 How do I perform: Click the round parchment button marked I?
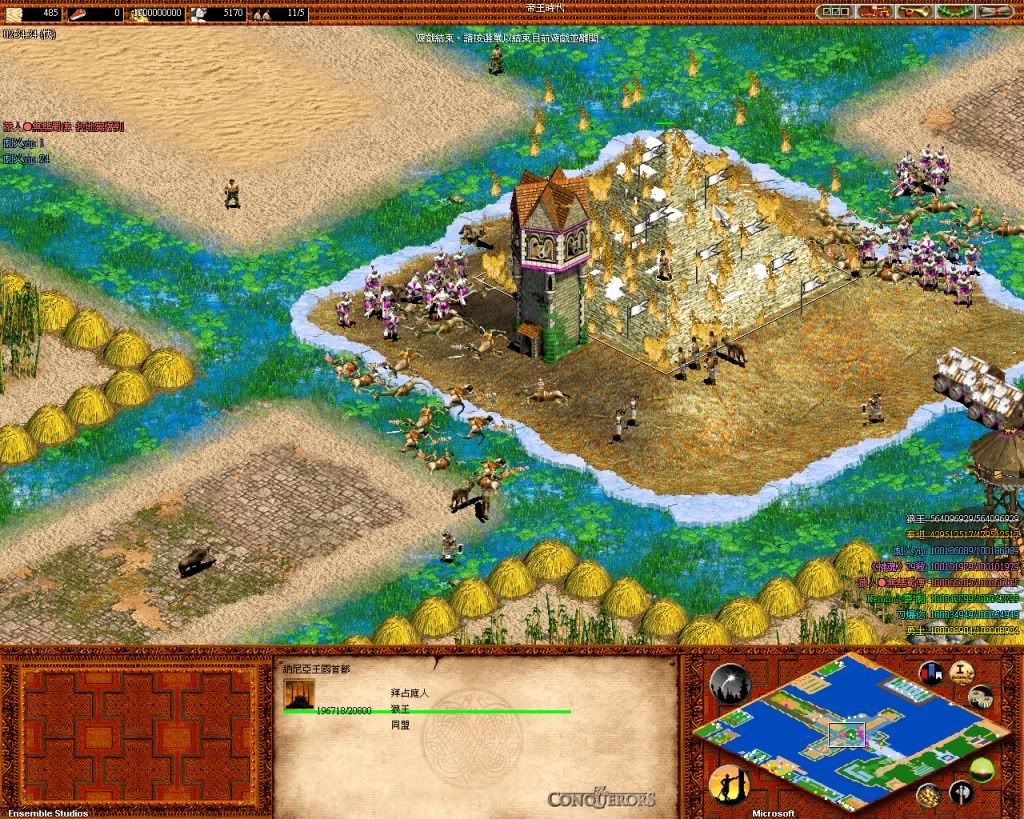[961, 670]
